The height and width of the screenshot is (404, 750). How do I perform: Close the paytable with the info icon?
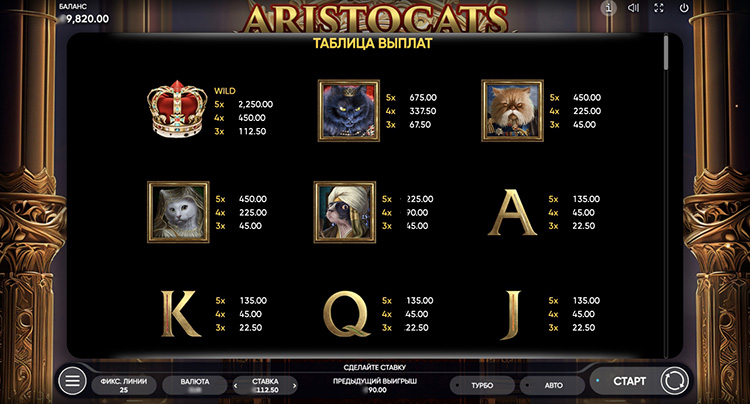[x=608, y=8]
